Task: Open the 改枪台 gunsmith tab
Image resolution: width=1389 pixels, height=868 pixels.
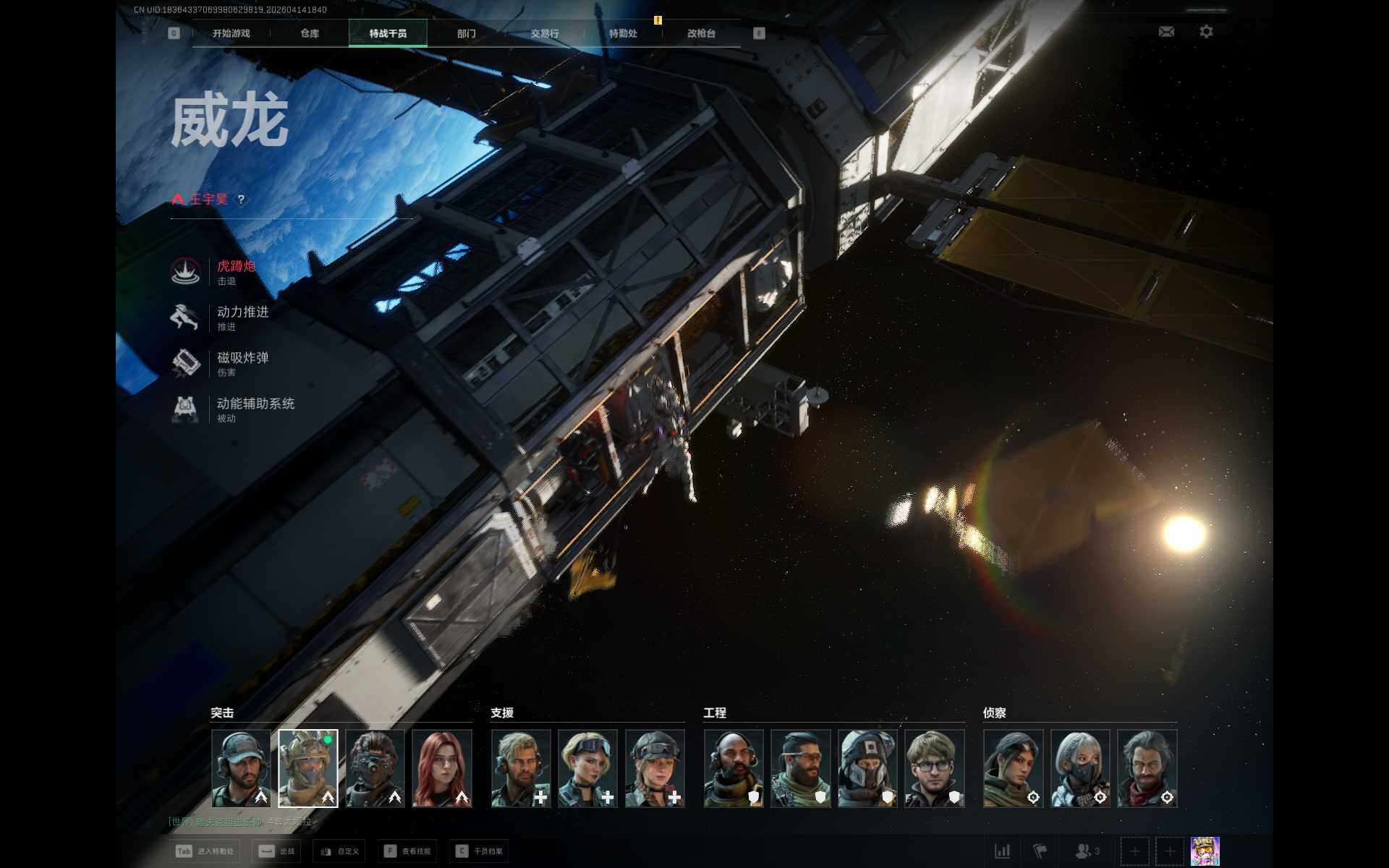Action: pyautogui.click(x=701, y=33)
